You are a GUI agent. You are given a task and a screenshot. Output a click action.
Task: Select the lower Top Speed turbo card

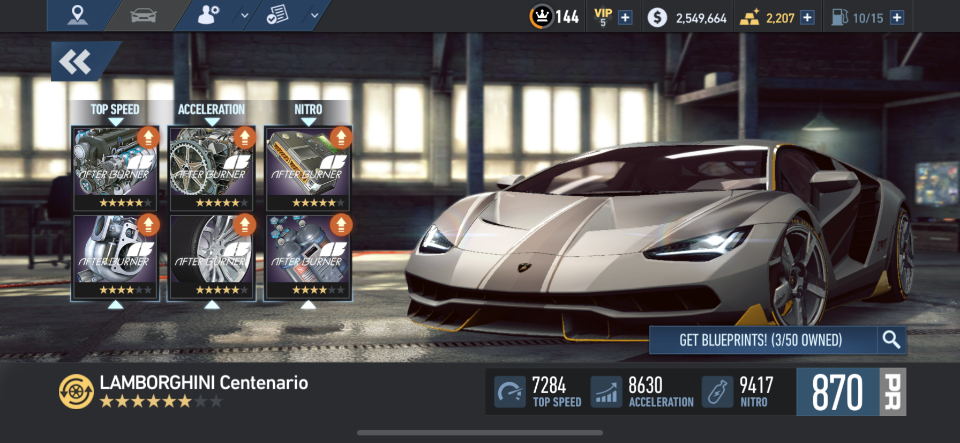(x=115, y=256)
